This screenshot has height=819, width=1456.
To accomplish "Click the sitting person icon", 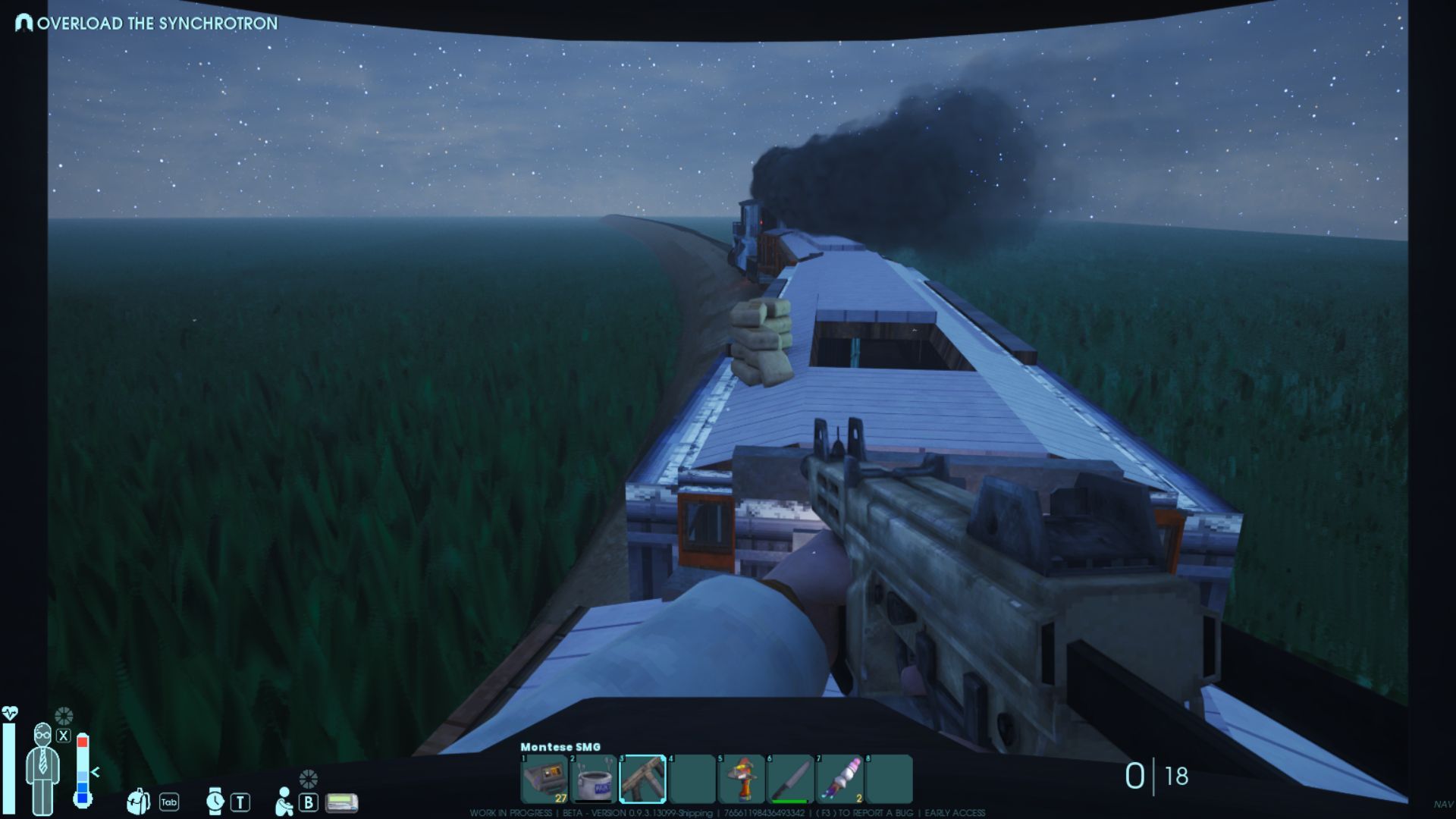I will point(284,802).
